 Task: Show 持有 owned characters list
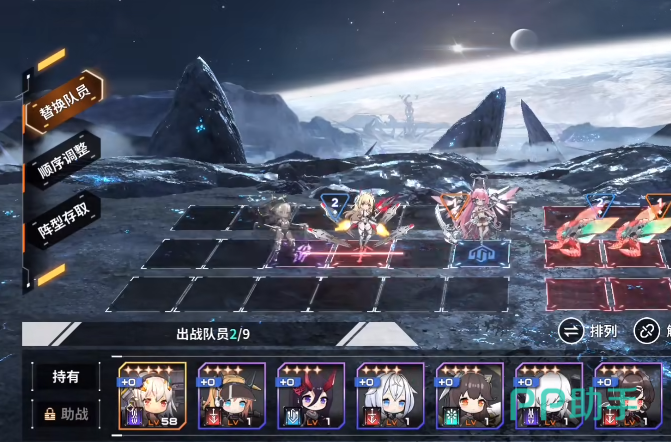[x=65, y=376]
